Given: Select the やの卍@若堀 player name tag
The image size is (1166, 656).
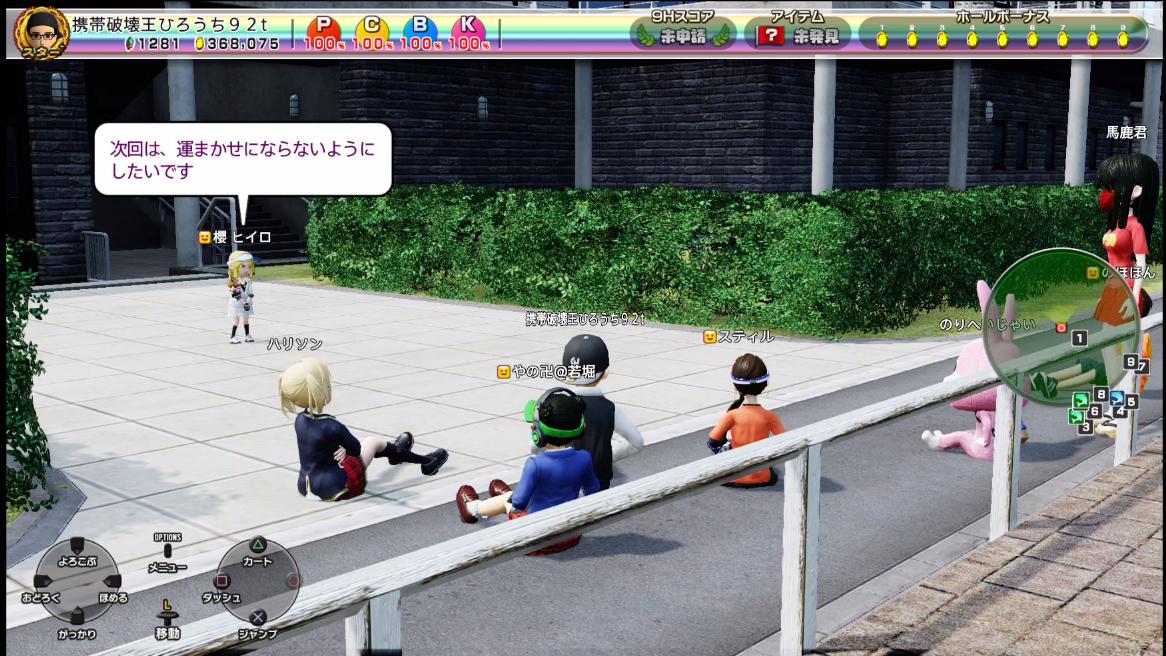Looking at the screenshot, I should pos(547,371).
